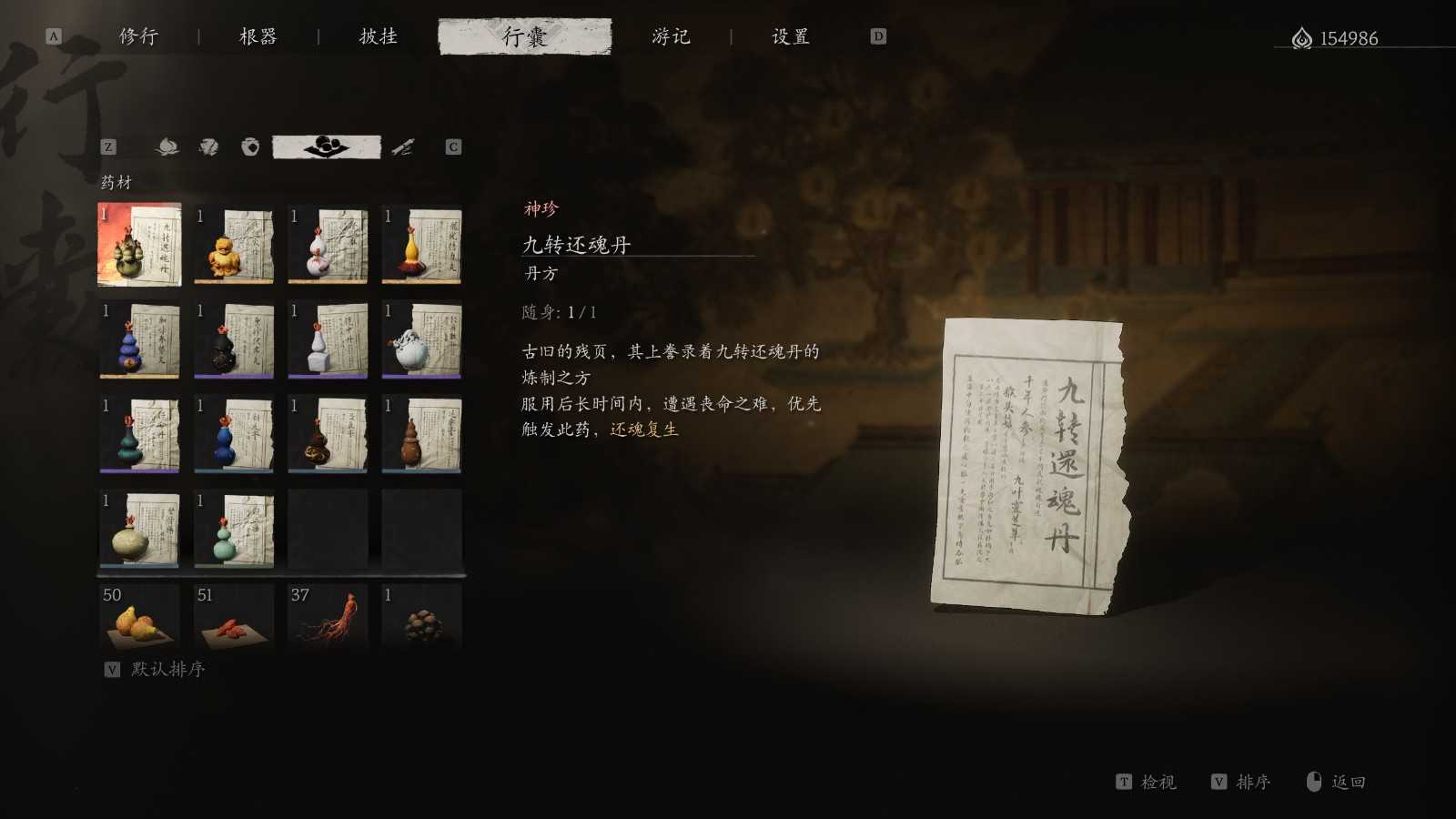Select the red ginseng root item with count 37
1456x819 pixels.
(326, 619)
